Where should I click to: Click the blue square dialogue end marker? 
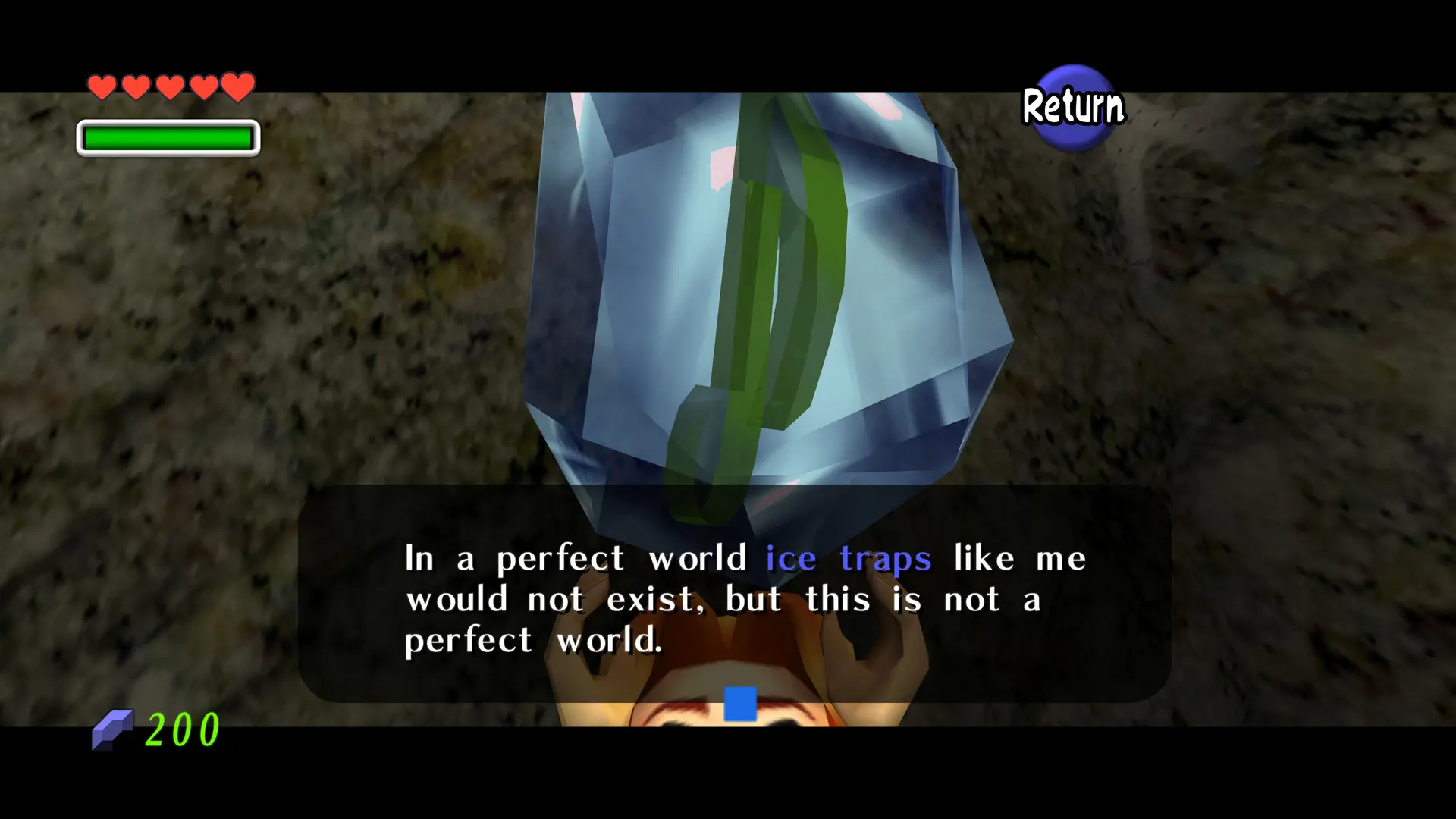click(x=739, y=703)
